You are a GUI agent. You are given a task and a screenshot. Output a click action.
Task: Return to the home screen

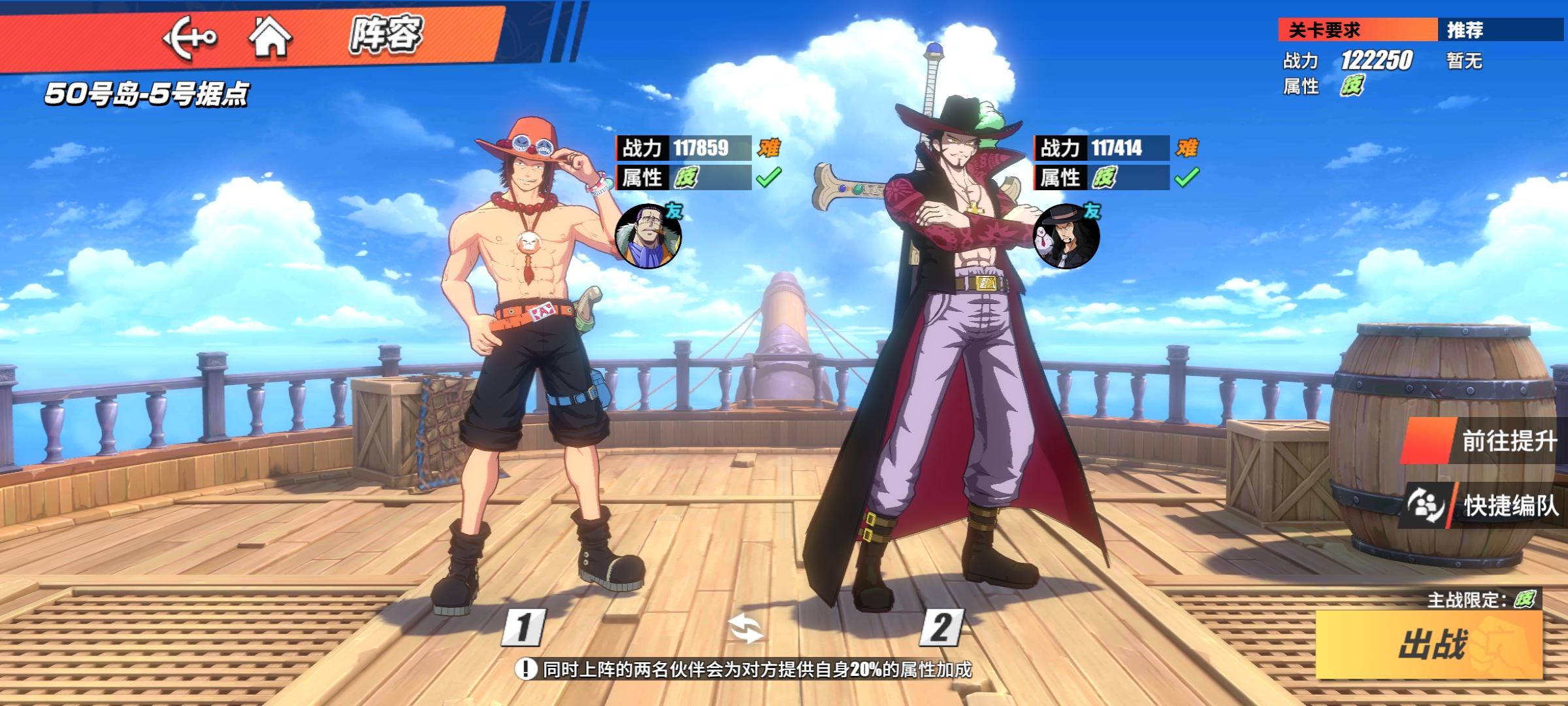(x=269, y=37)
